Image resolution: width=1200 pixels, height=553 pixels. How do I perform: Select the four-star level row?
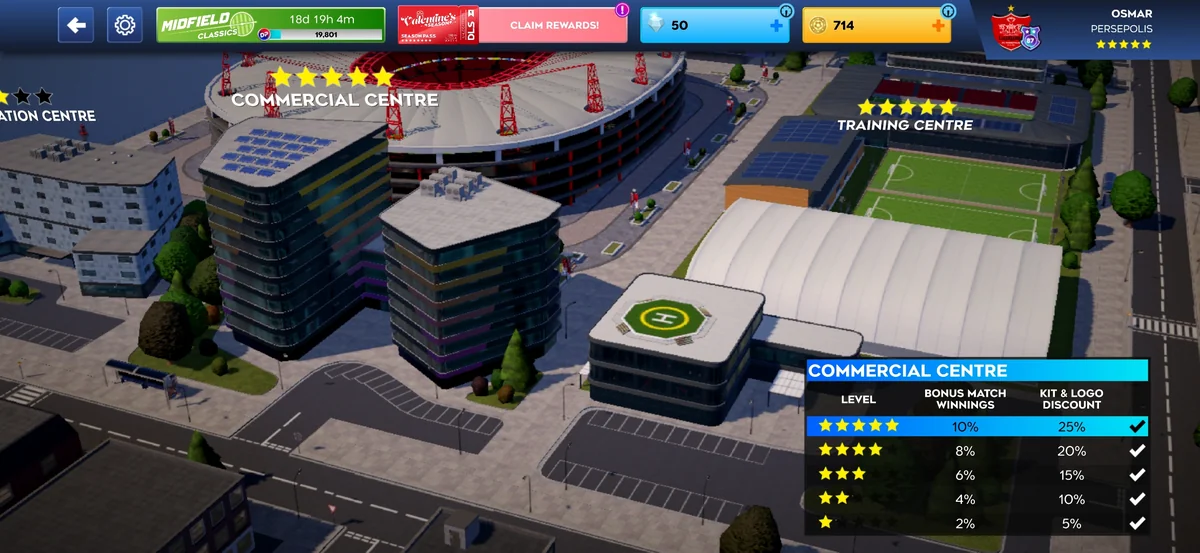point(976,451)
